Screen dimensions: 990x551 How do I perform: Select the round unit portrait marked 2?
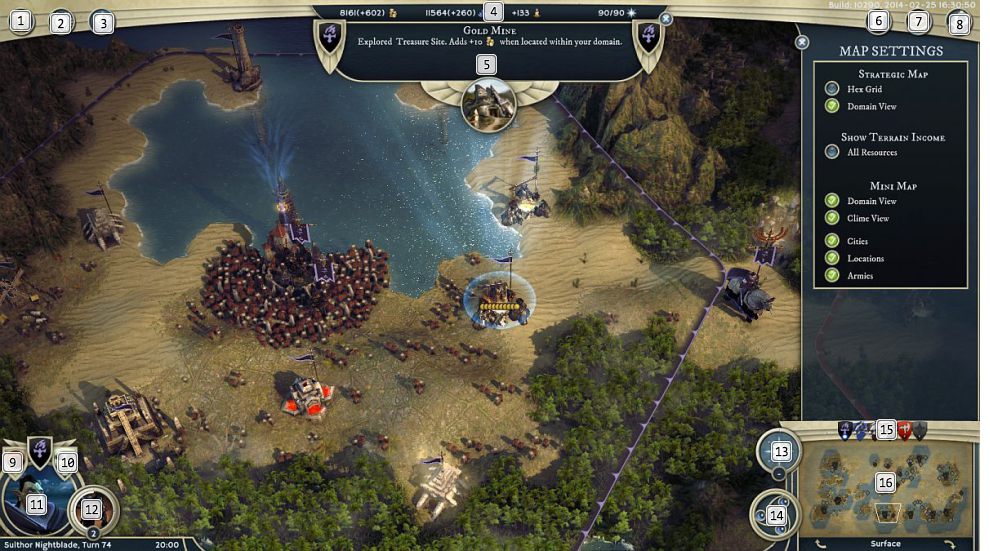tap(92, 508)
